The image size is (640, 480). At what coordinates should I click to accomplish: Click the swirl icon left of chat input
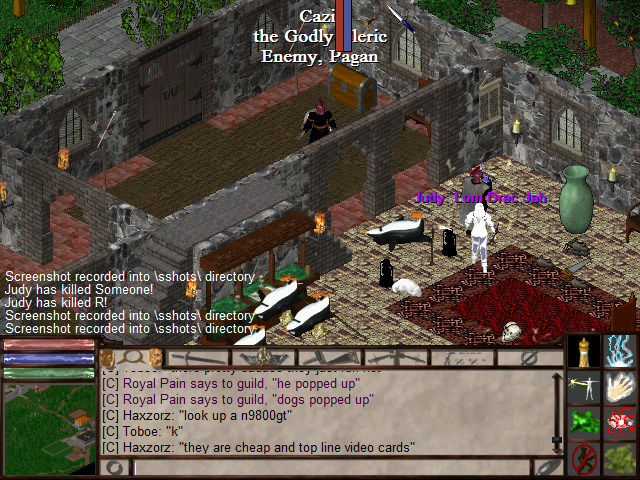(x=113, y=467)
